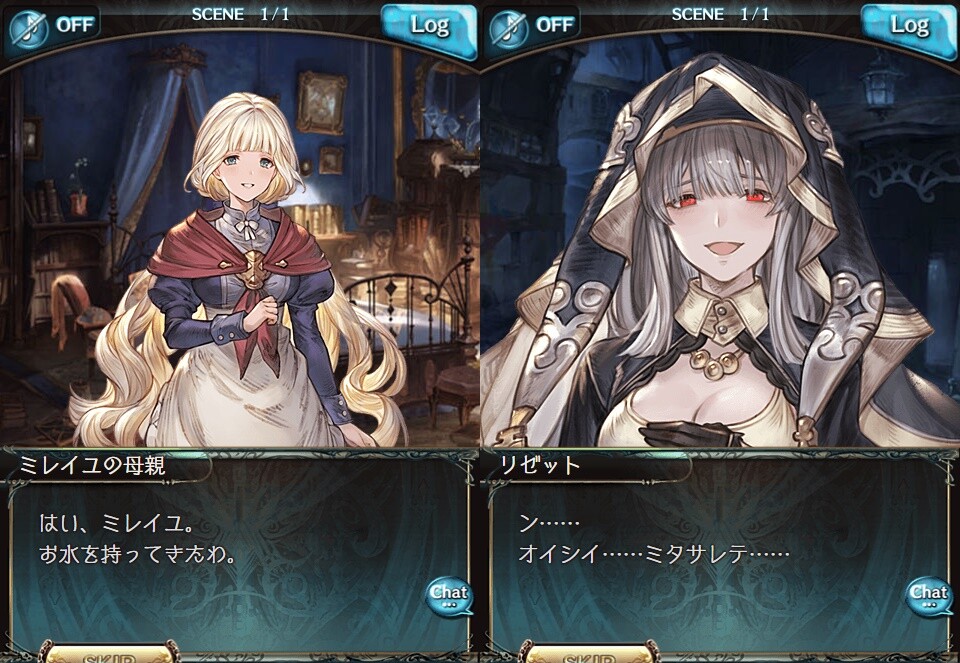Open the Log in リゼット's scene
The height and width of the screenshot is (663, 960).
pos(908,26)
